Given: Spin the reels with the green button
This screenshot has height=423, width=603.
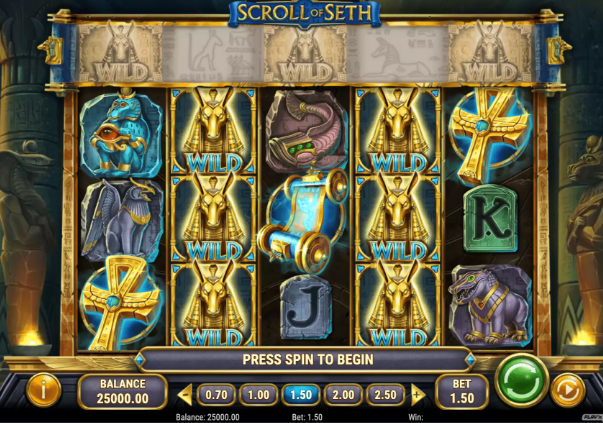Looking at the screenshot, I should tap(519, 380).
